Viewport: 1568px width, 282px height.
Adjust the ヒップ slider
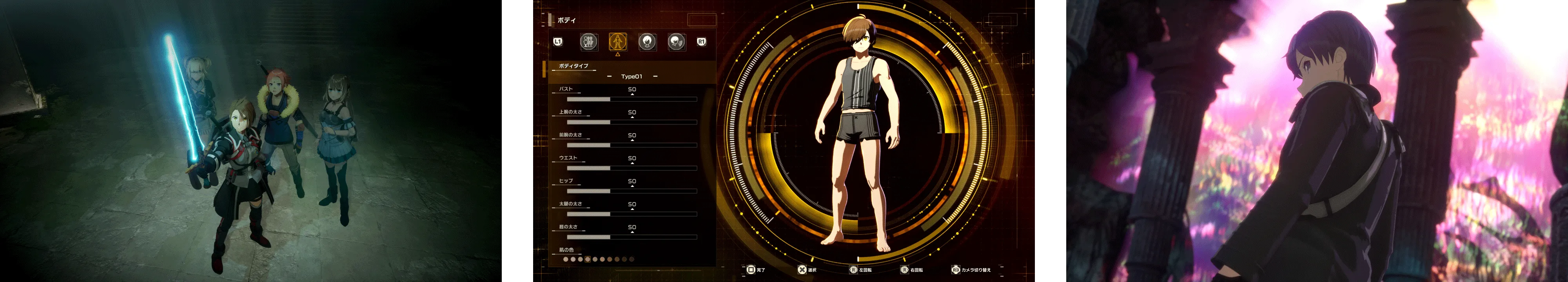click(631, 192)
